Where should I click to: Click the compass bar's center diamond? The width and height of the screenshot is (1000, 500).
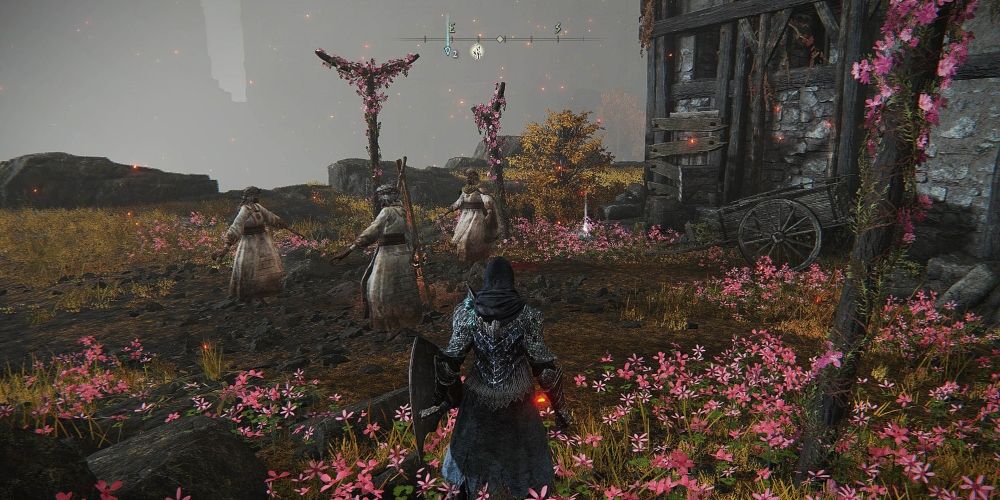click(x=501, y=39)
